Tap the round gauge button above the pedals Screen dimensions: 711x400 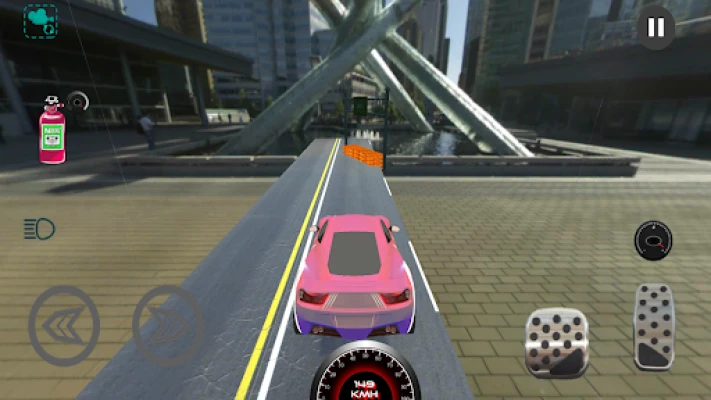click(x=653, y=240)
